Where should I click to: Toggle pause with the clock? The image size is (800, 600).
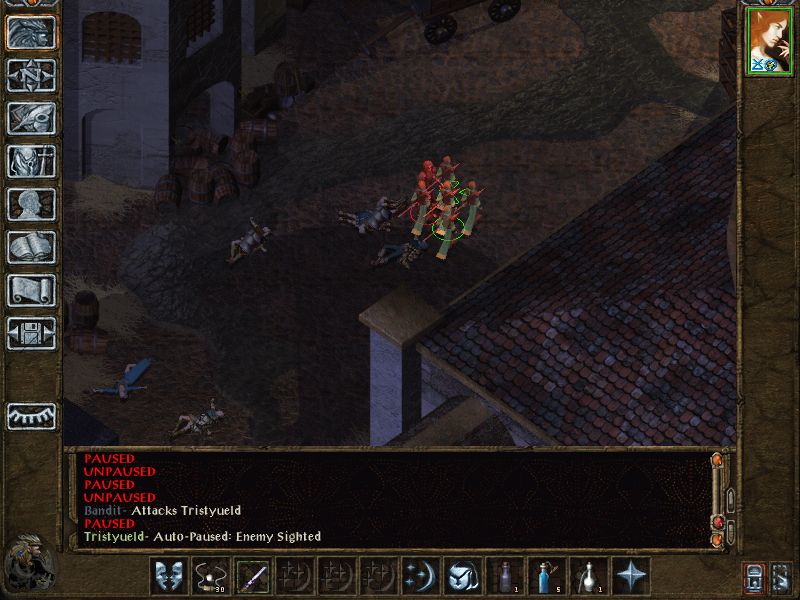coord(31,564)
